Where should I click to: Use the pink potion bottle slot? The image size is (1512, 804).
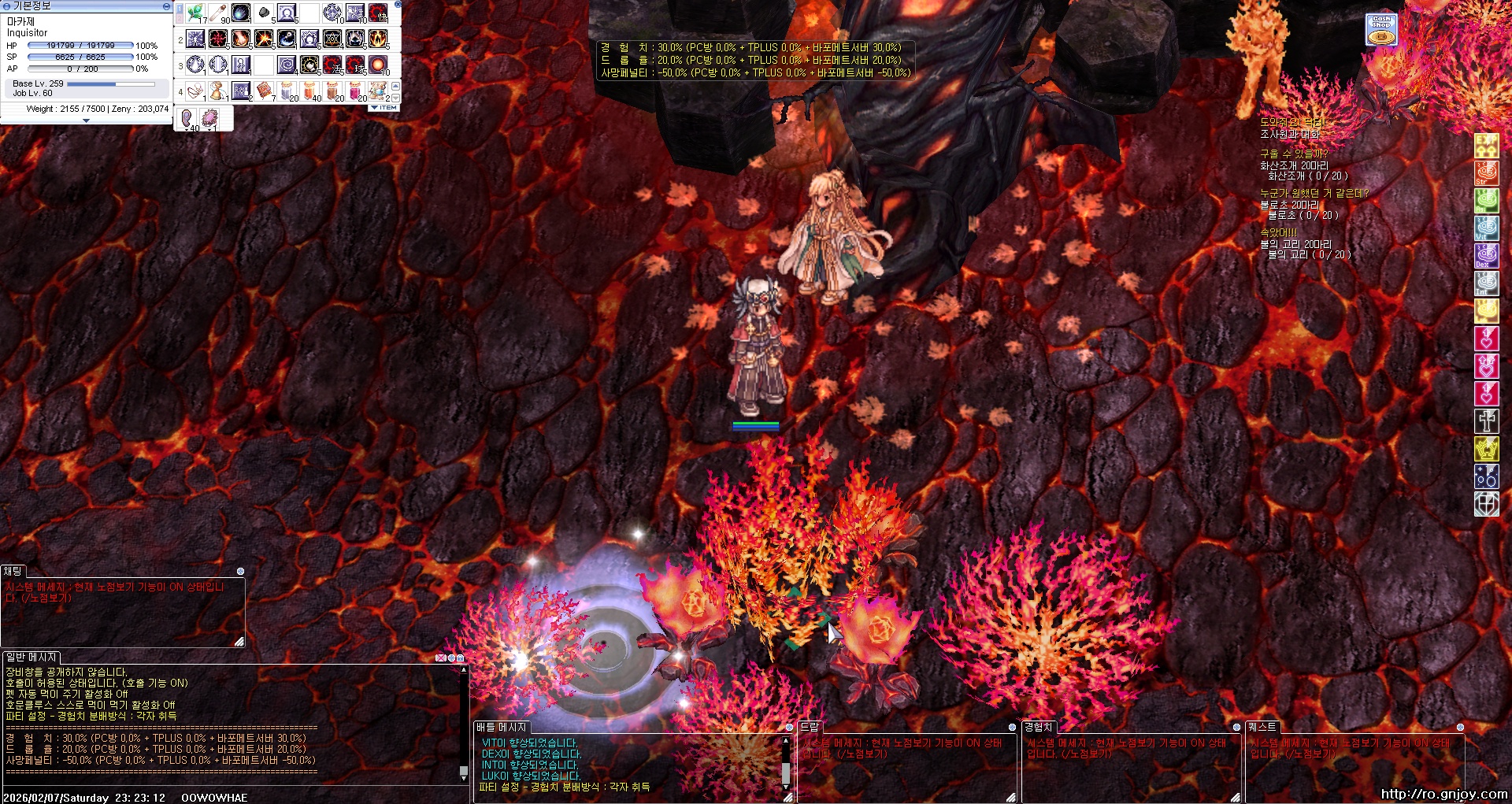[x=355, y=91]
